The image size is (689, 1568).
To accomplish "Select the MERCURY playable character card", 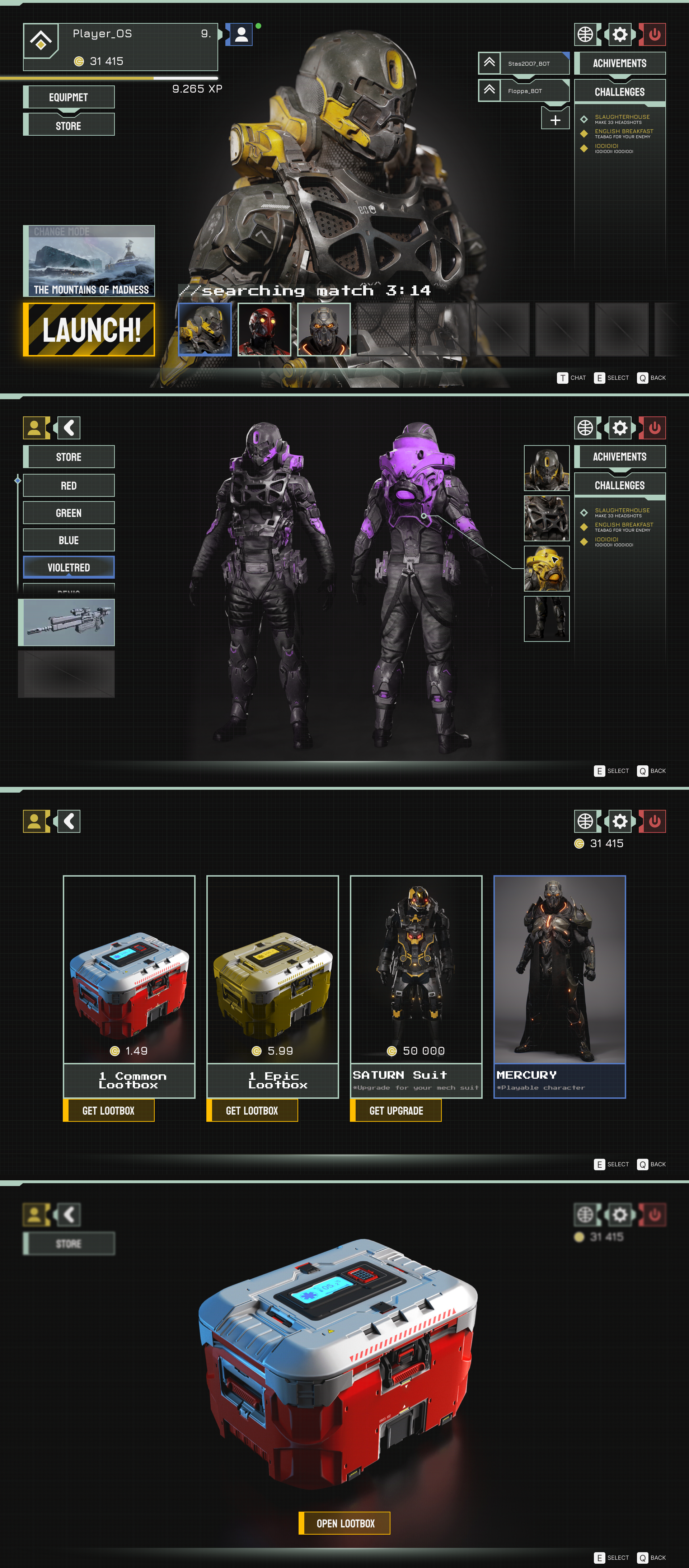I will [559, 986].
